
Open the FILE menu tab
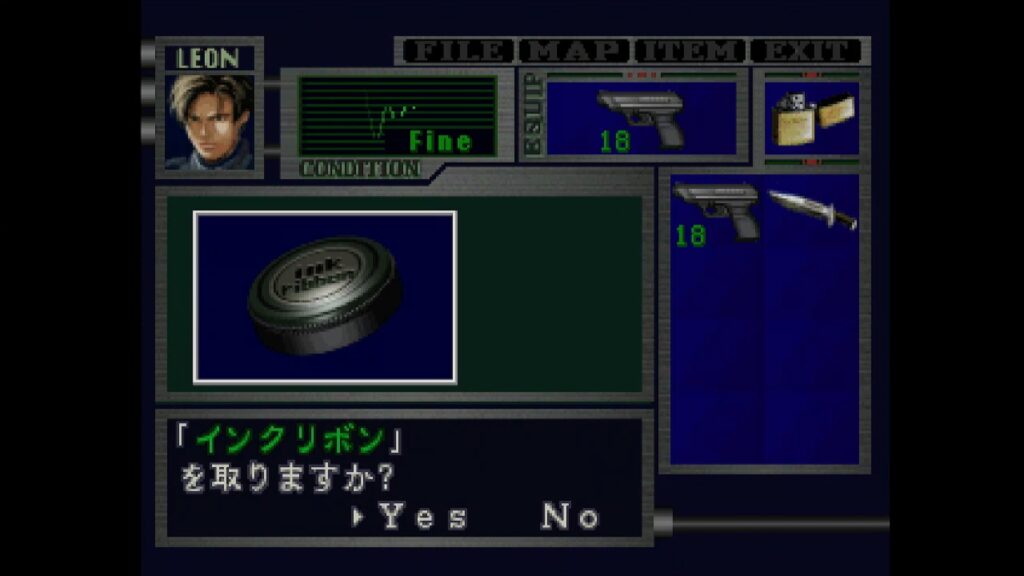(456, 51)
